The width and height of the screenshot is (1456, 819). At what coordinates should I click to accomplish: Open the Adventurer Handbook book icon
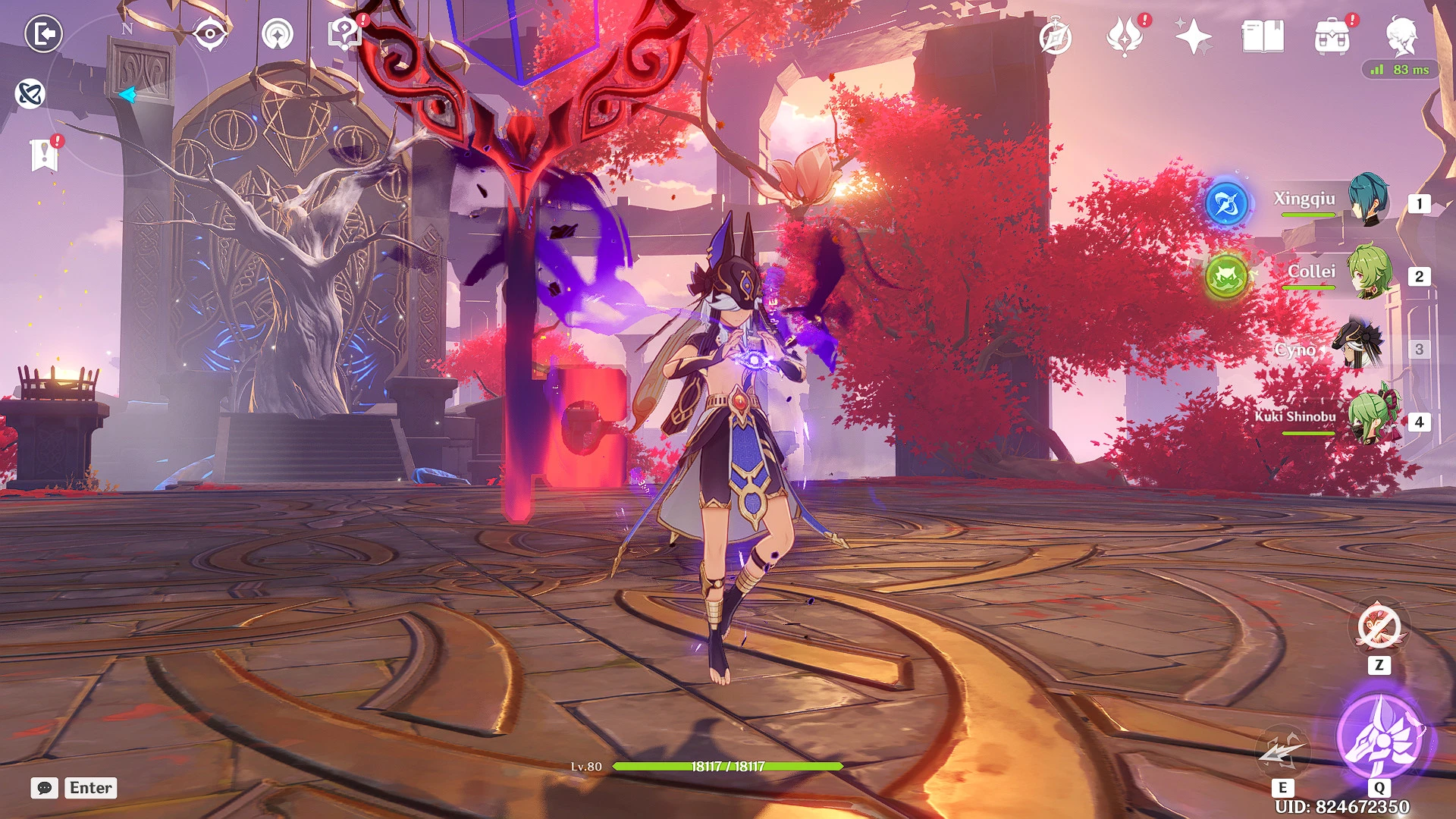[1263, 36]
